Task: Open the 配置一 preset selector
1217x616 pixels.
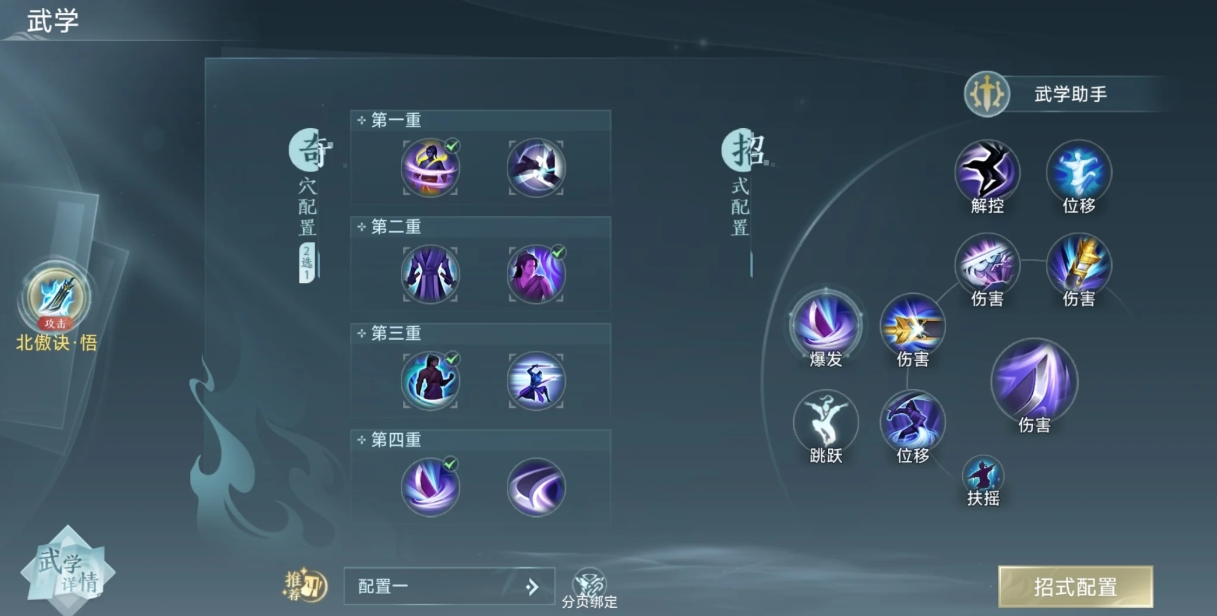Action: point(448,587)
